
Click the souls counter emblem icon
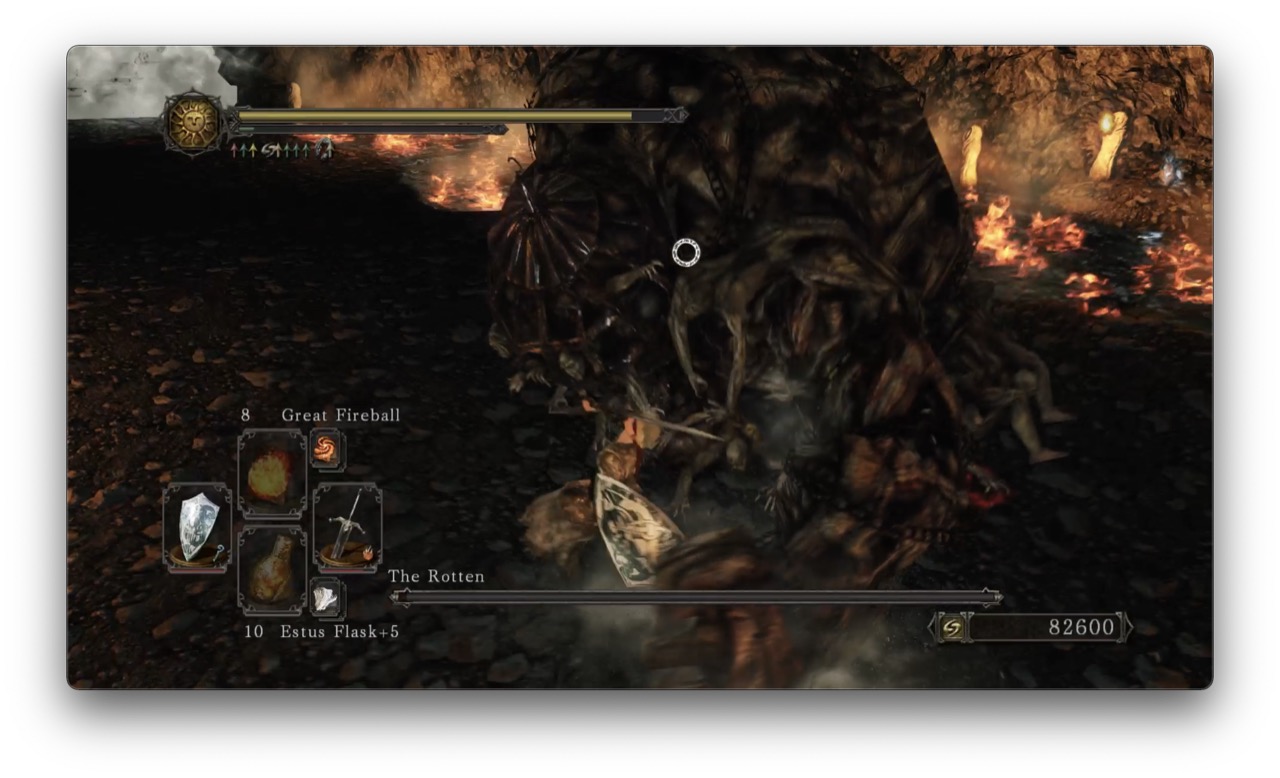[x=953, y=628]
